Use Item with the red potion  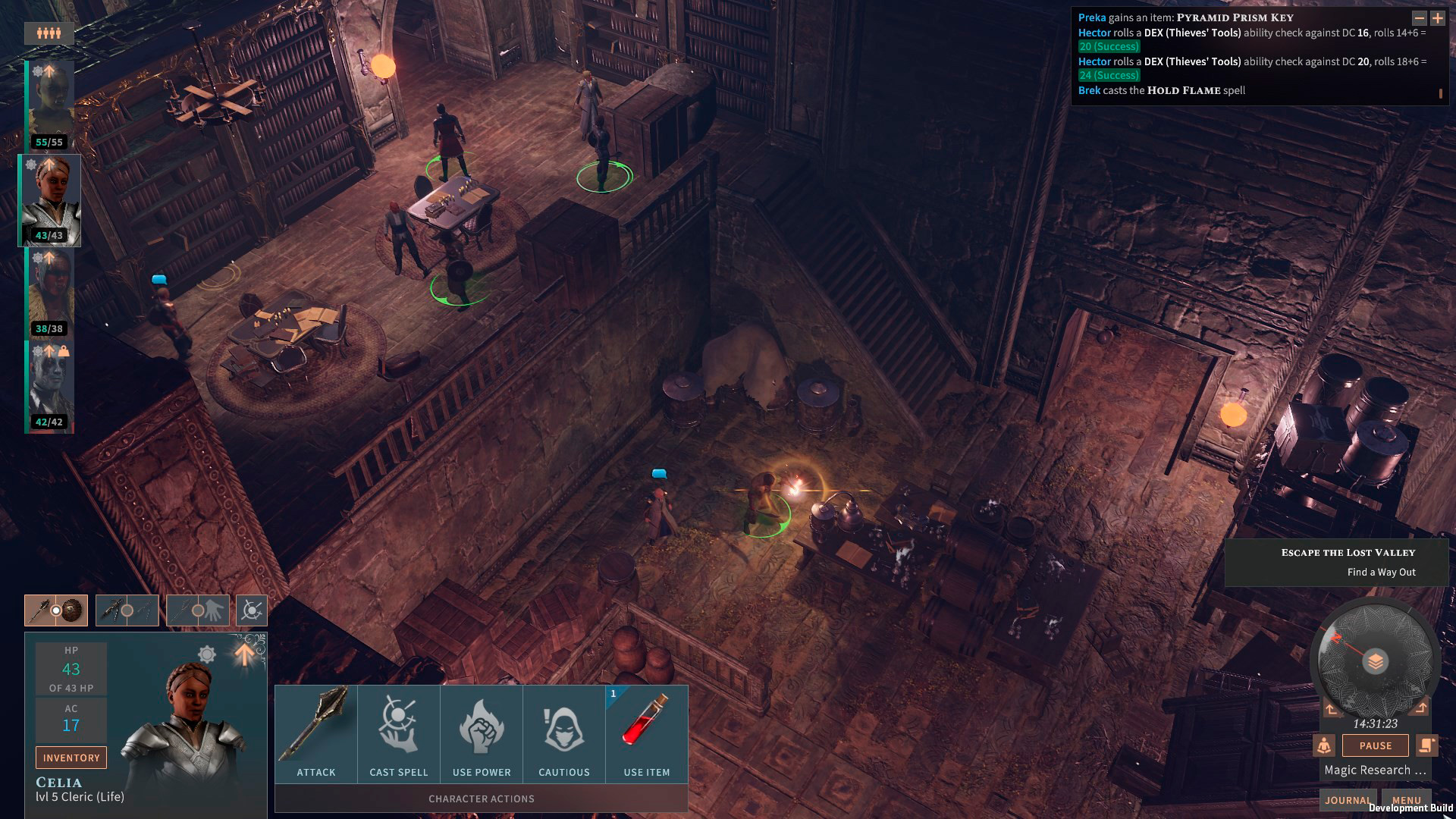point(647,733)
